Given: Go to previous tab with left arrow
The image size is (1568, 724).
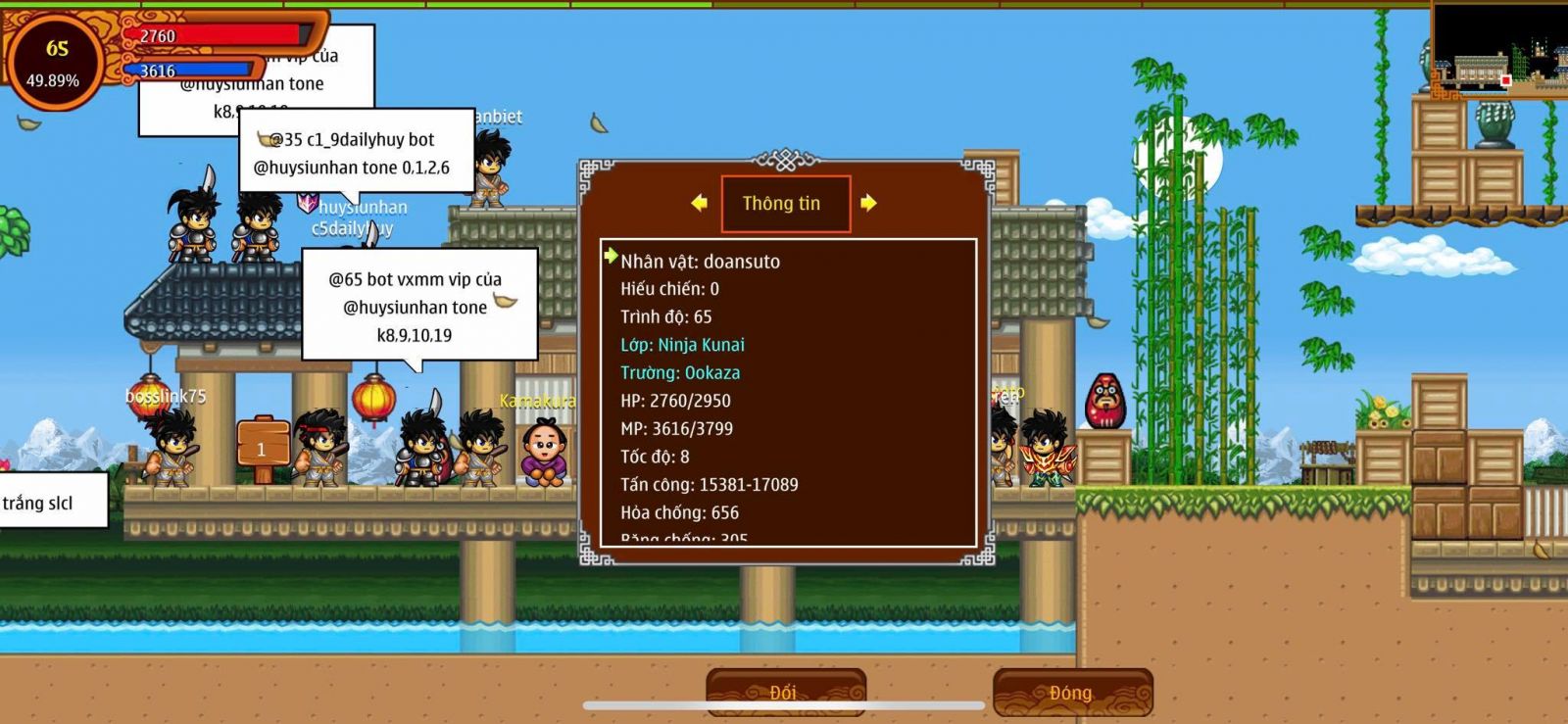Looking at the screenshot, I should point(699,203).
